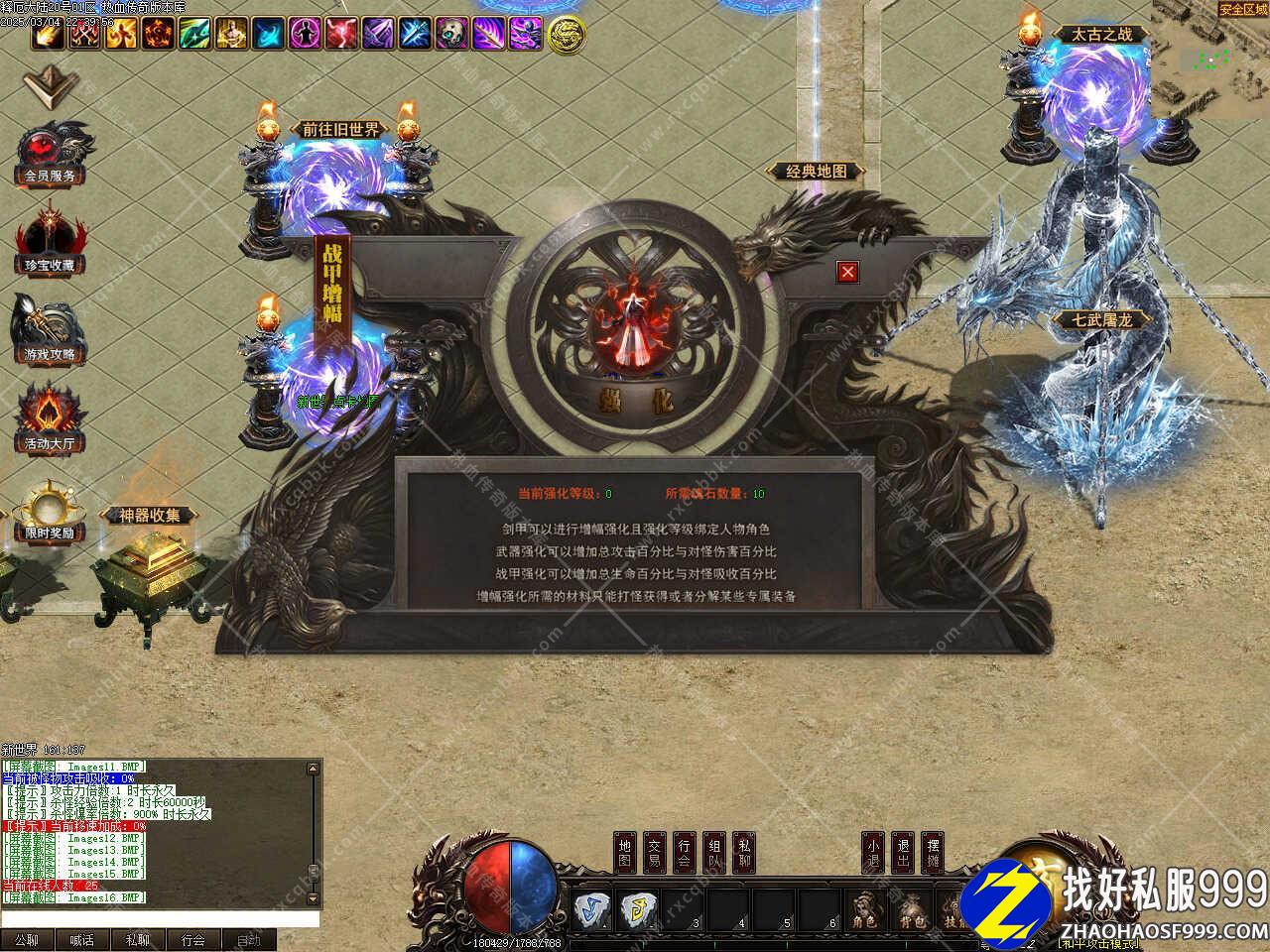Activate the skull skill icon
Viewport: 1270px width, 952px height.
[450, 34]
